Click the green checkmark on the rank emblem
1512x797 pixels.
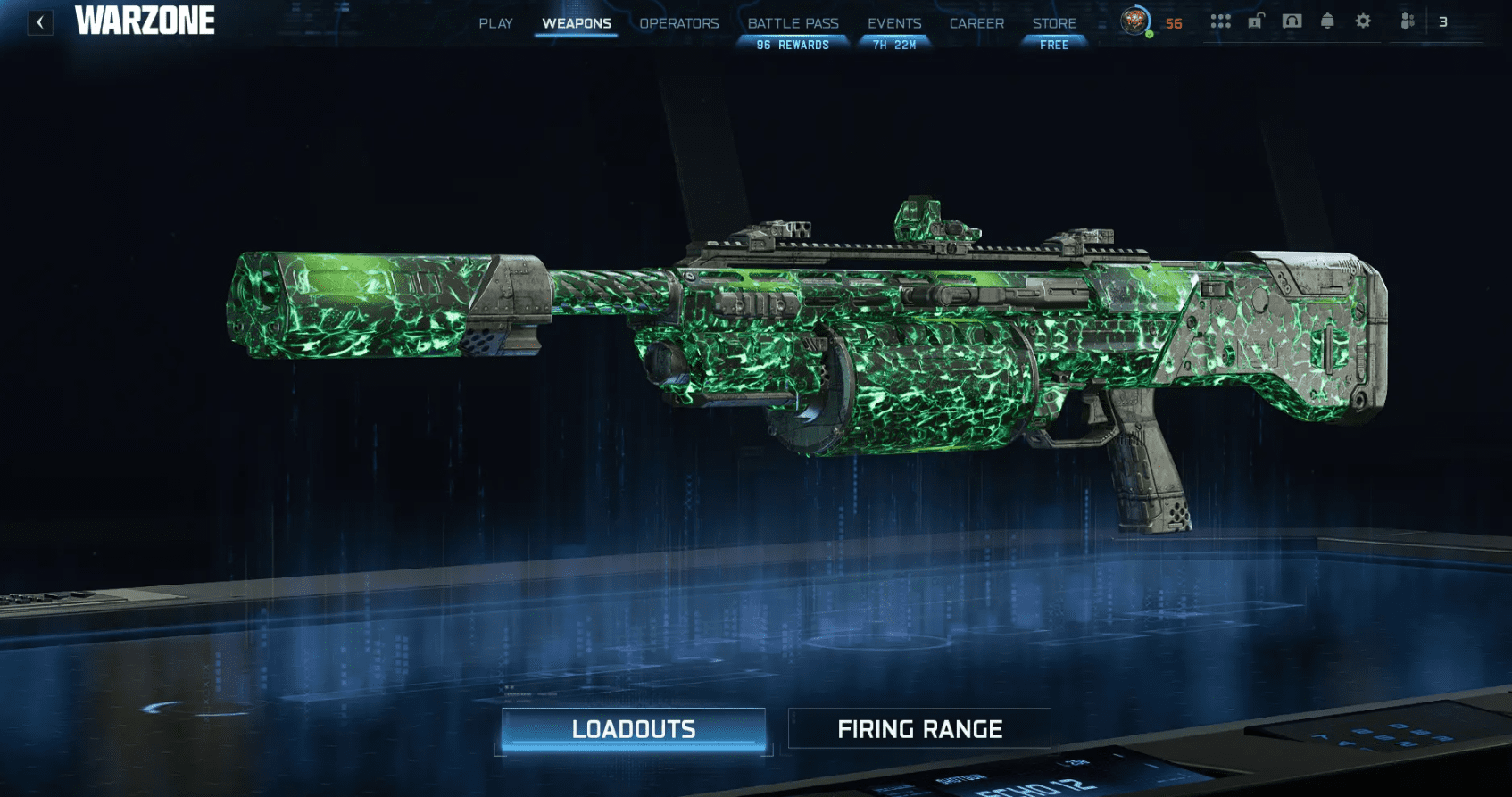point(1150,34)
